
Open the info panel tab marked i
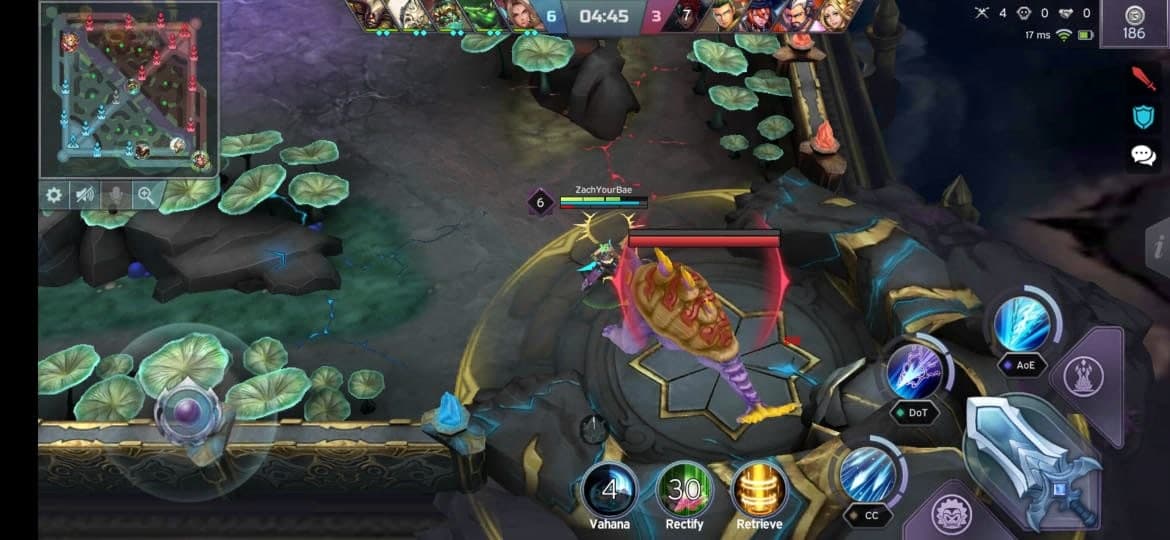1158,246
